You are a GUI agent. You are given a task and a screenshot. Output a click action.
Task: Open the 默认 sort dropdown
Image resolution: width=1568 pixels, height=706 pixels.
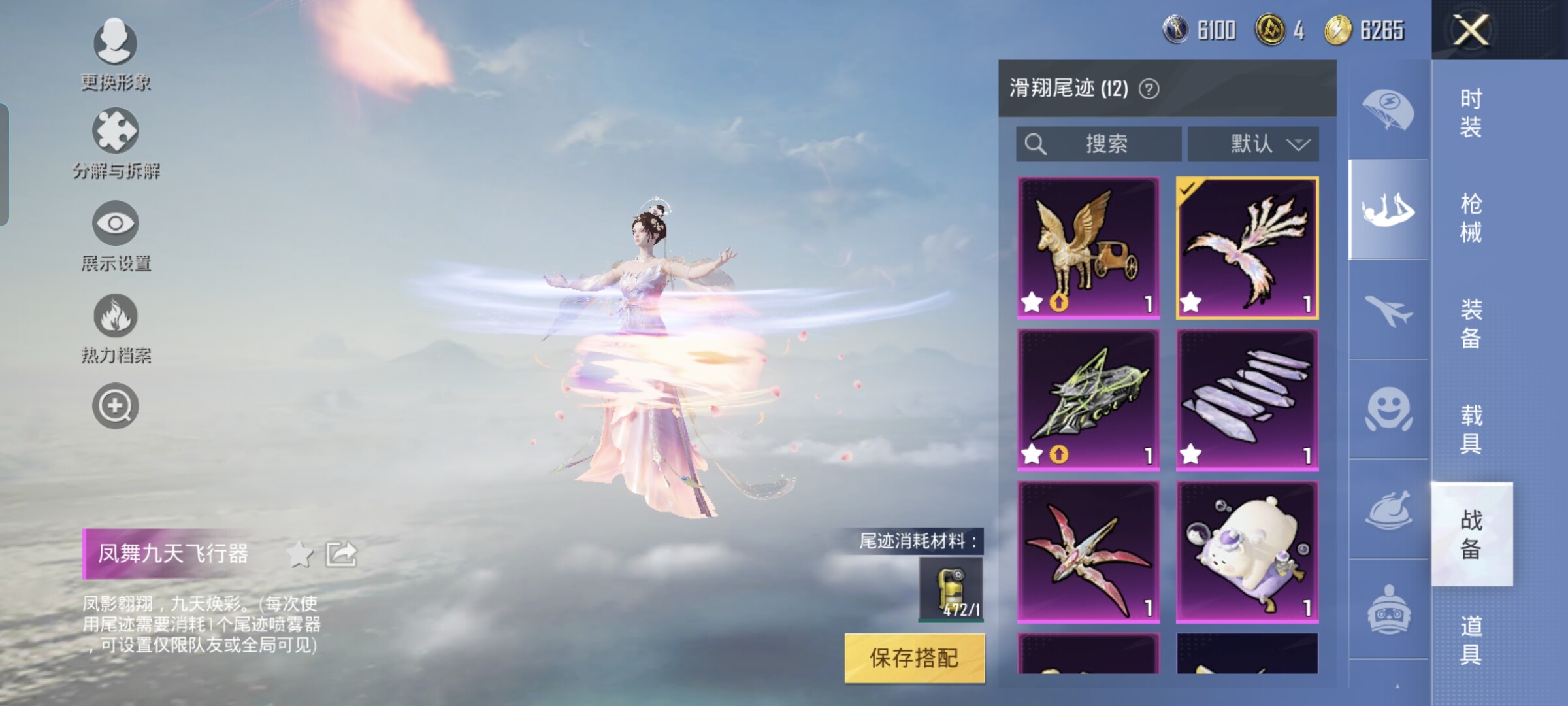[1253, 144]
